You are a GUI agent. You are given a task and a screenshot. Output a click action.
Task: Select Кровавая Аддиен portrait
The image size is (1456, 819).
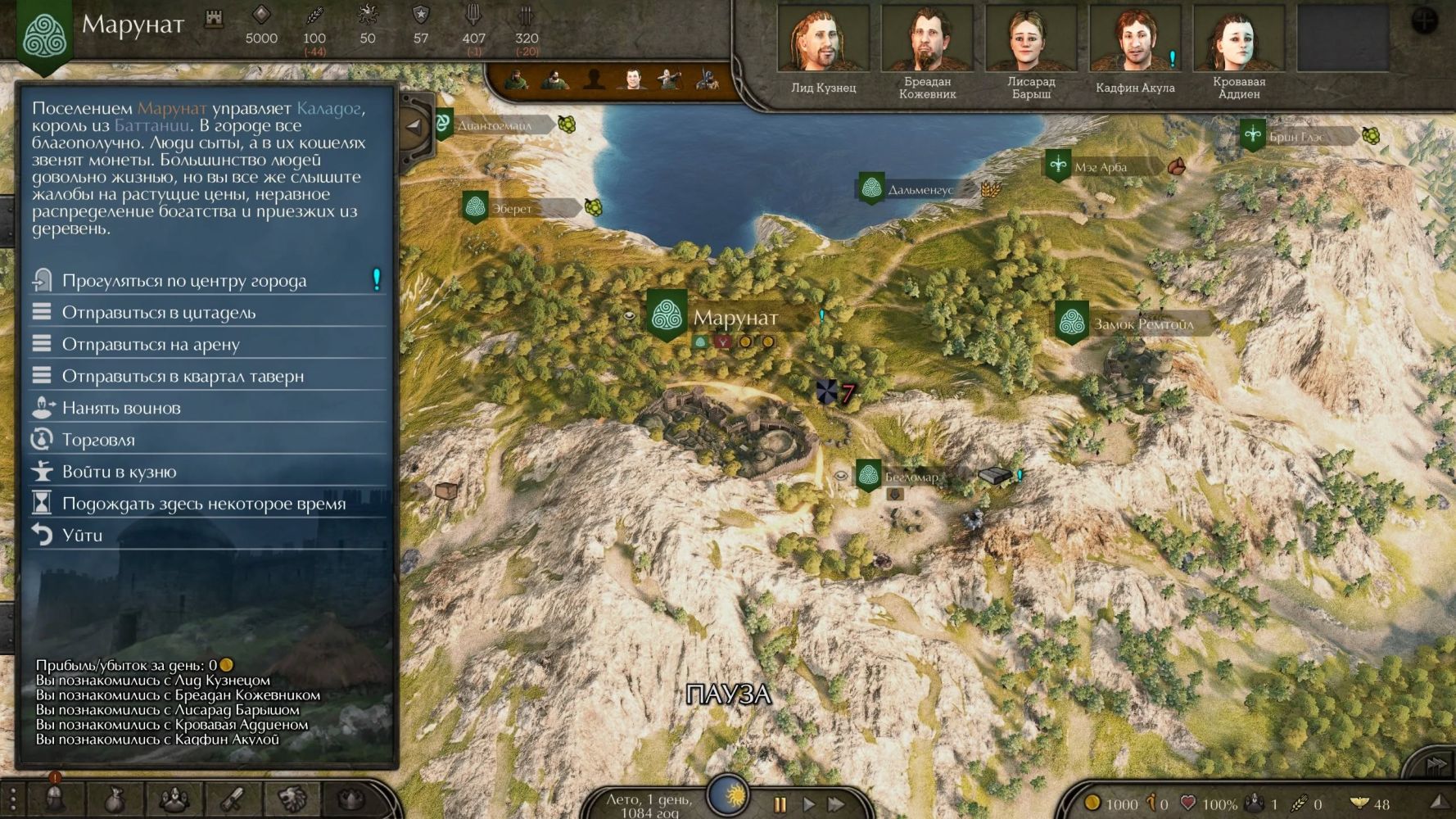pyautogui.click(x=1238, y=41)
